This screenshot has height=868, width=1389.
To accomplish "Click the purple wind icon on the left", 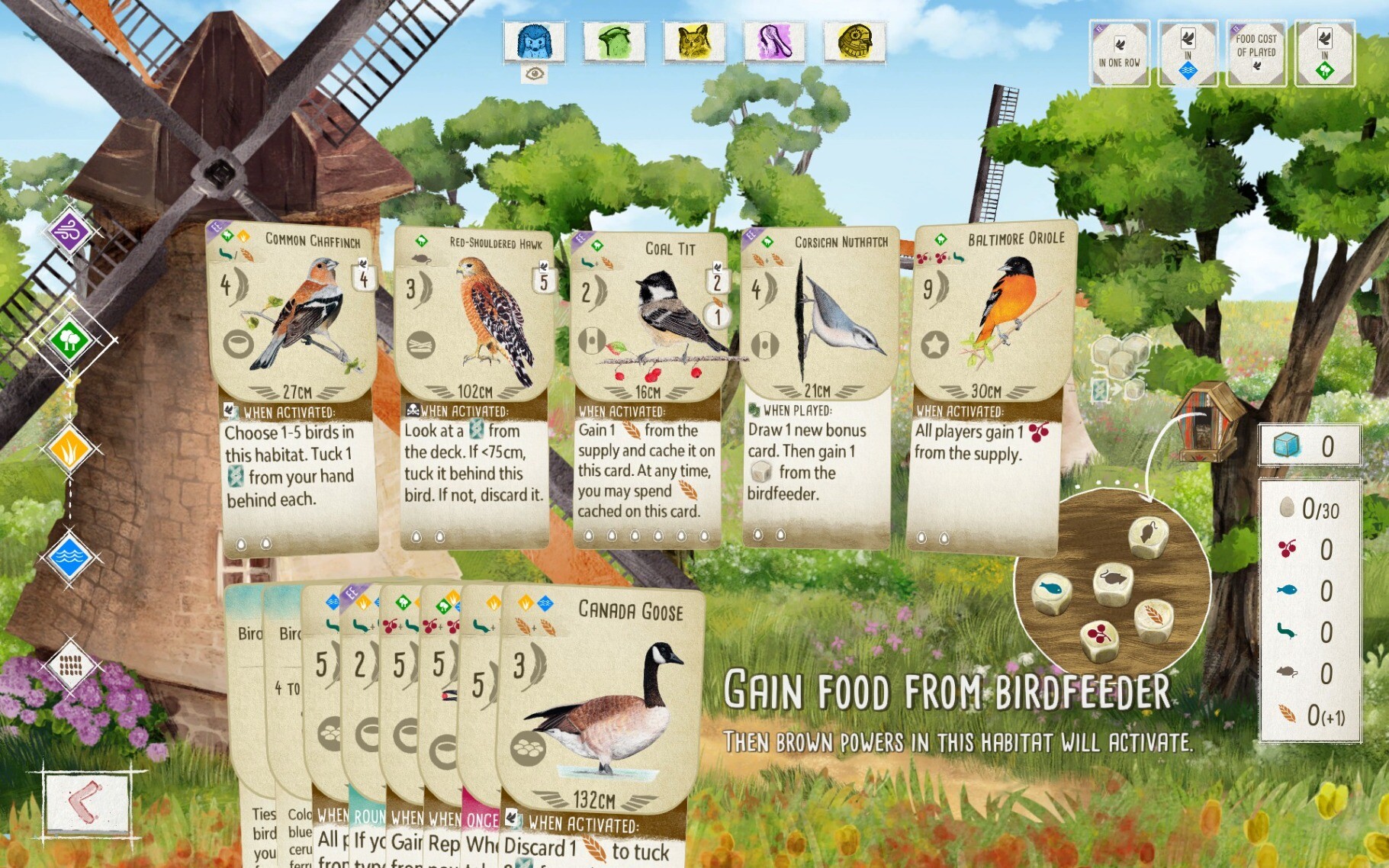I will [70, 232].
